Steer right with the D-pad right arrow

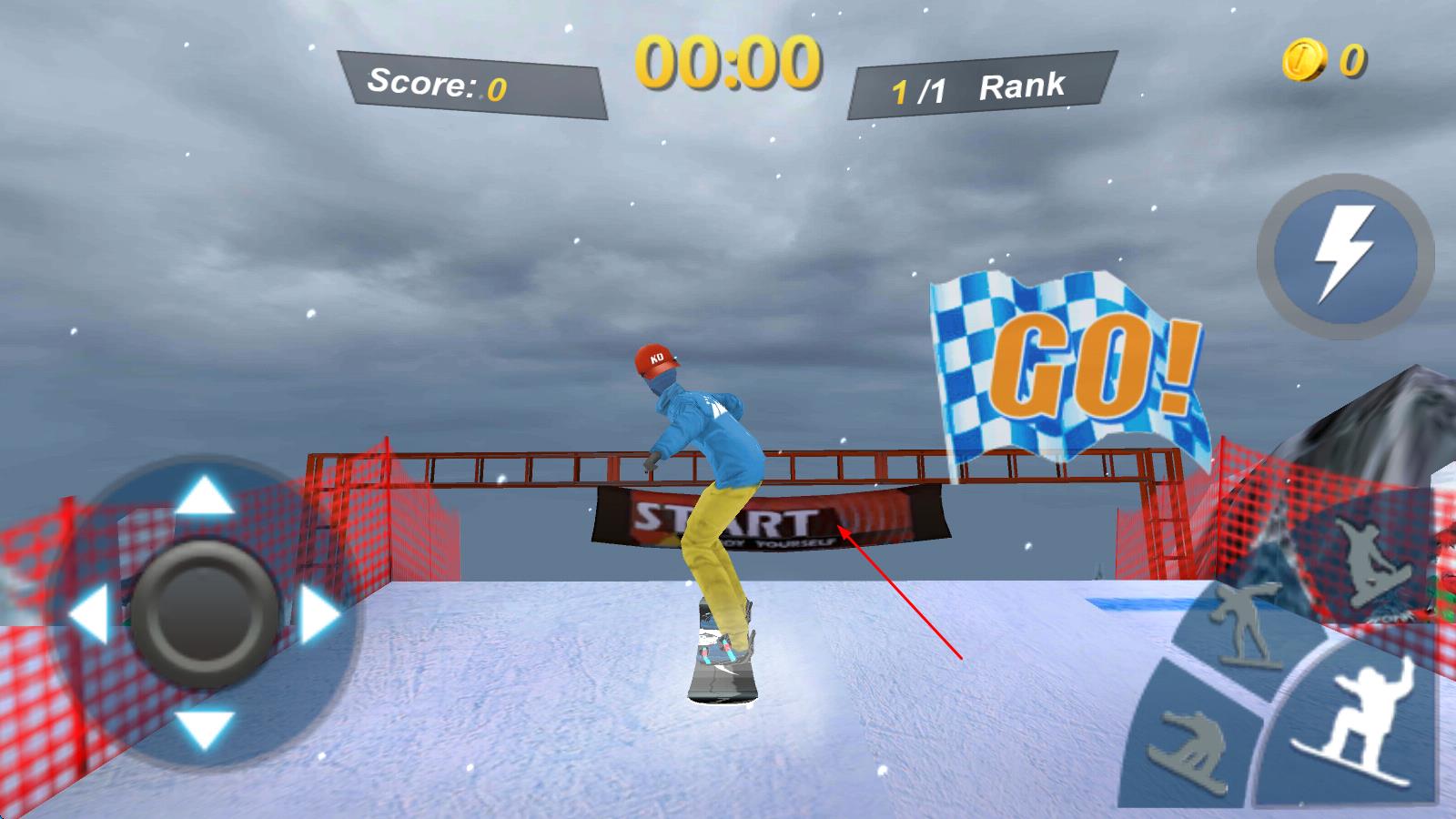click(x=318, y=613)
